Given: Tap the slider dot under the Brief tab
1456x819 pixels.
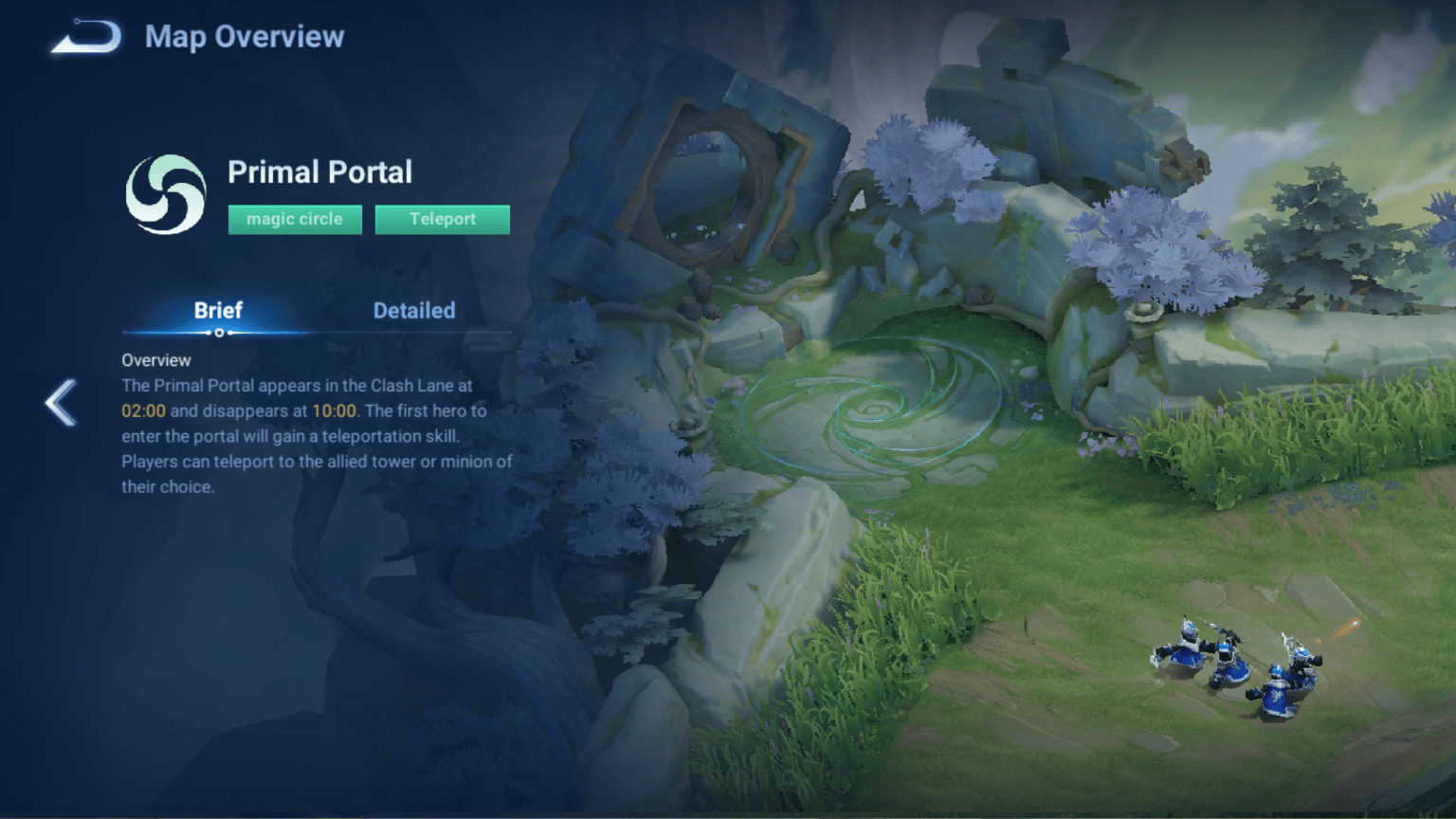Looking at the screenshot, I should pyautogui.click(x=218, y=333).
